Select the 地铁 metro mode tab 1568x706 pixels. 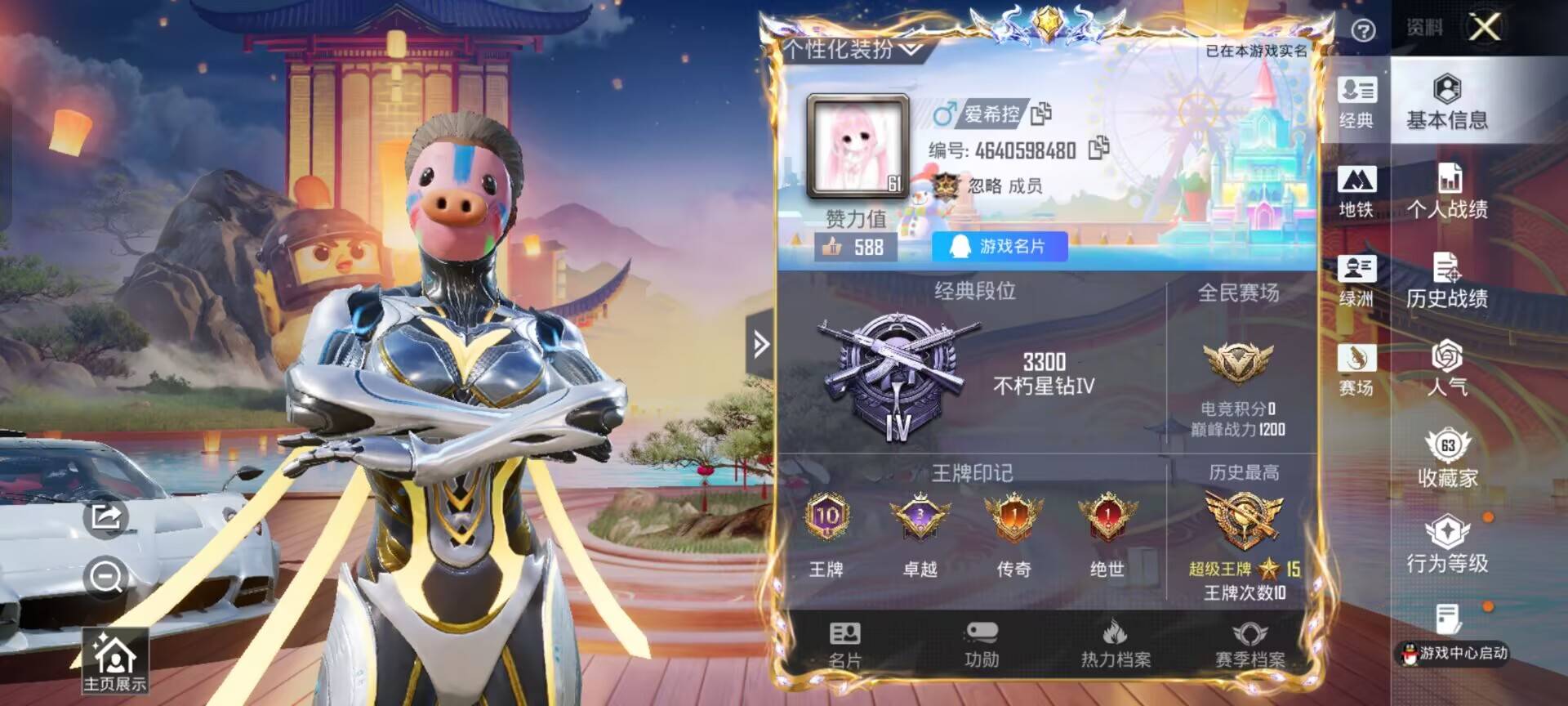1356,192
